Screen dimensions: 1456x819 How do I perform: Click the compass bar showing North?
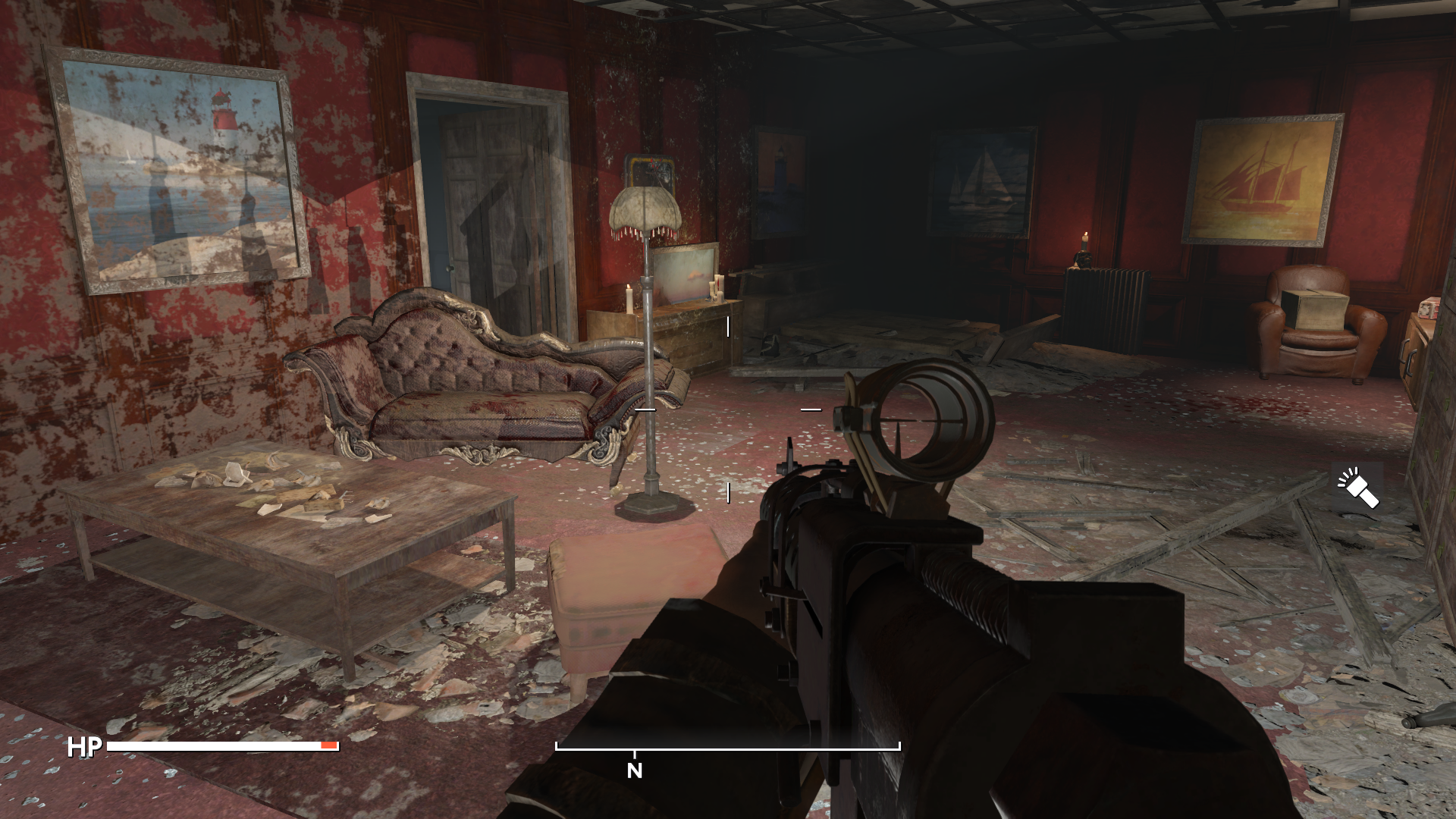(x=727, y=749)
